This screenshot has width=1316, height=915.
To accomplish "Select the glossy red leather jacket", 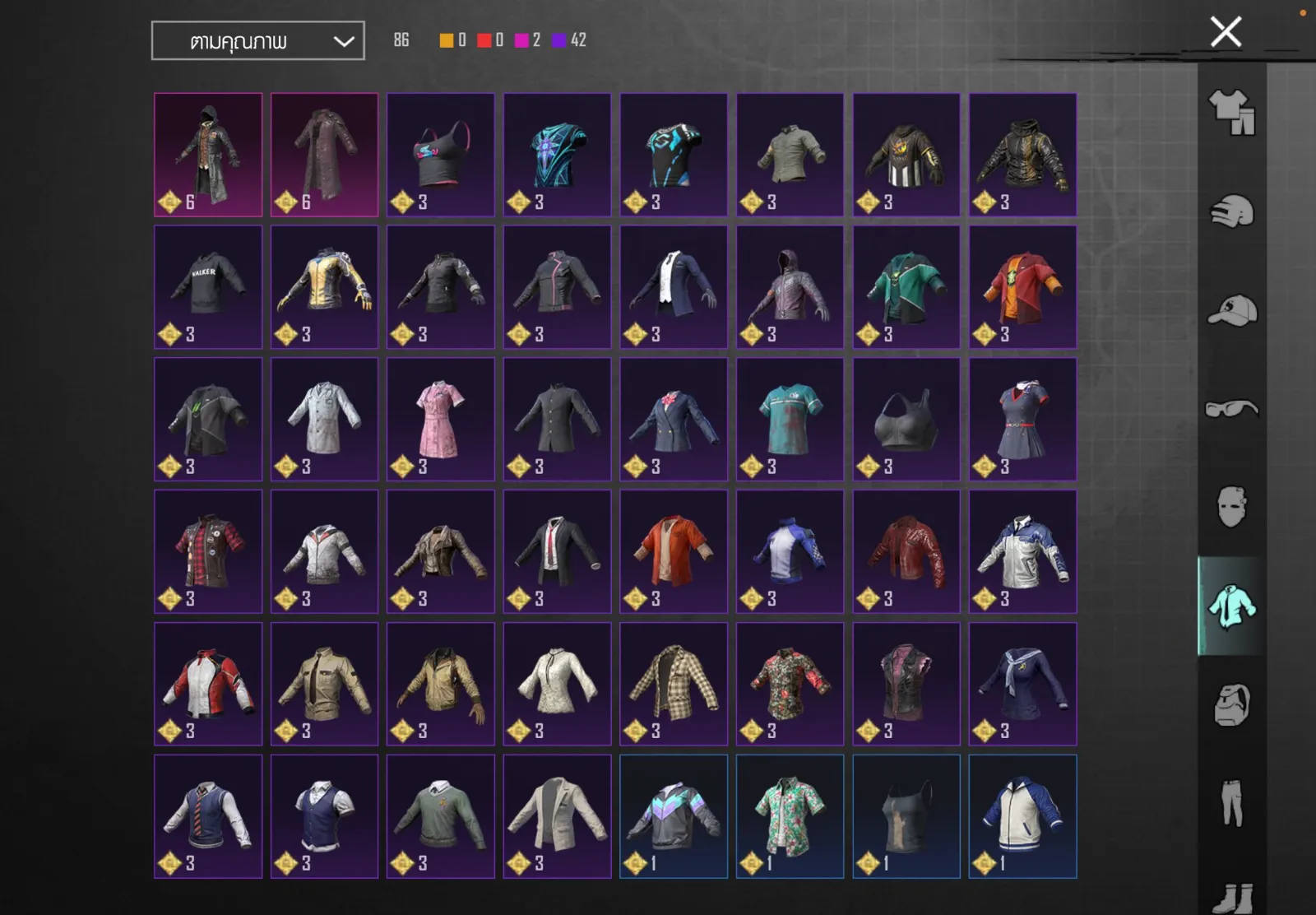I will click(906, 551).
